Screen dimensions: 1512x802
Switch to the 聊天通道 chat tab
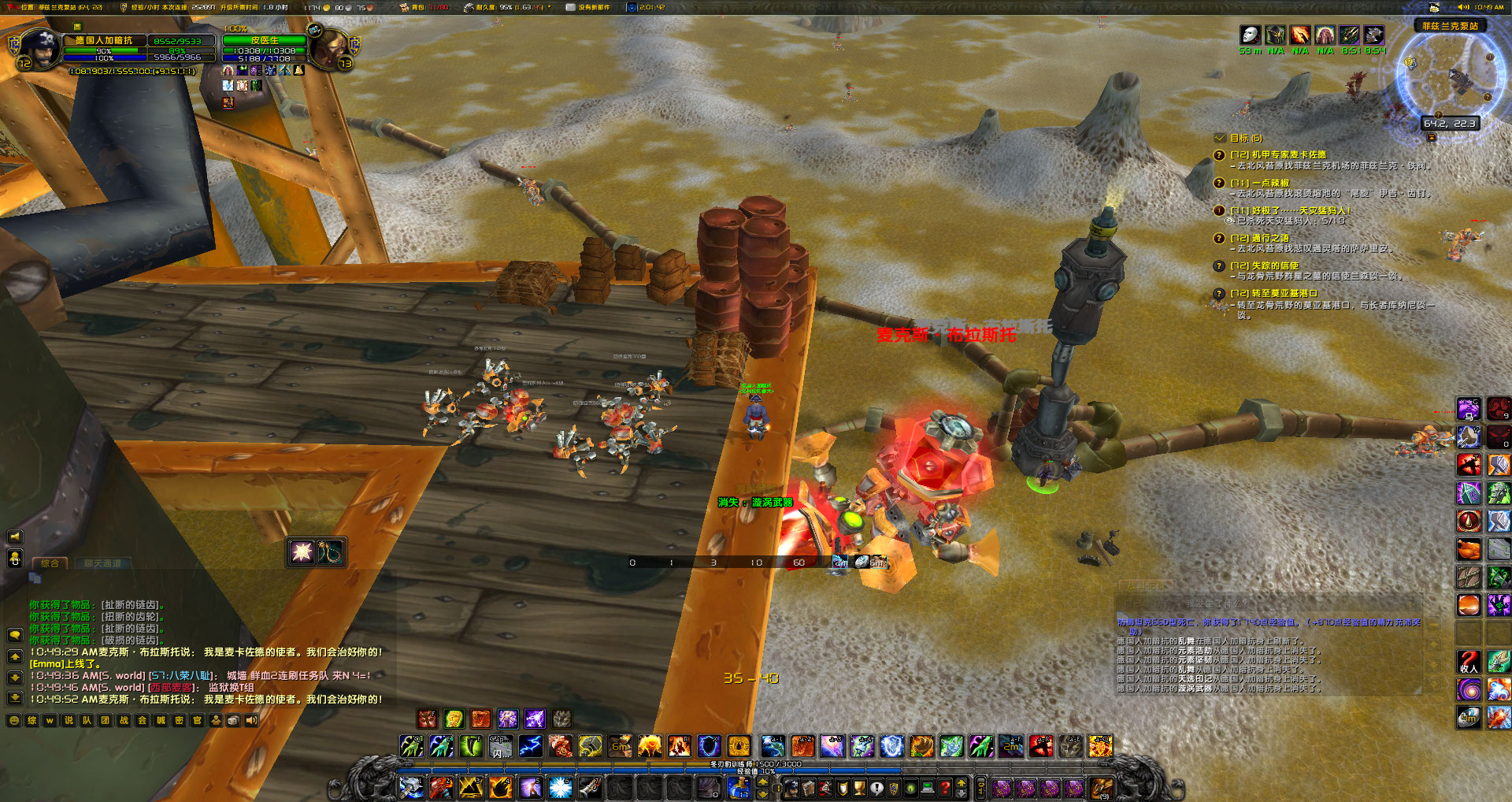point(102,563)
